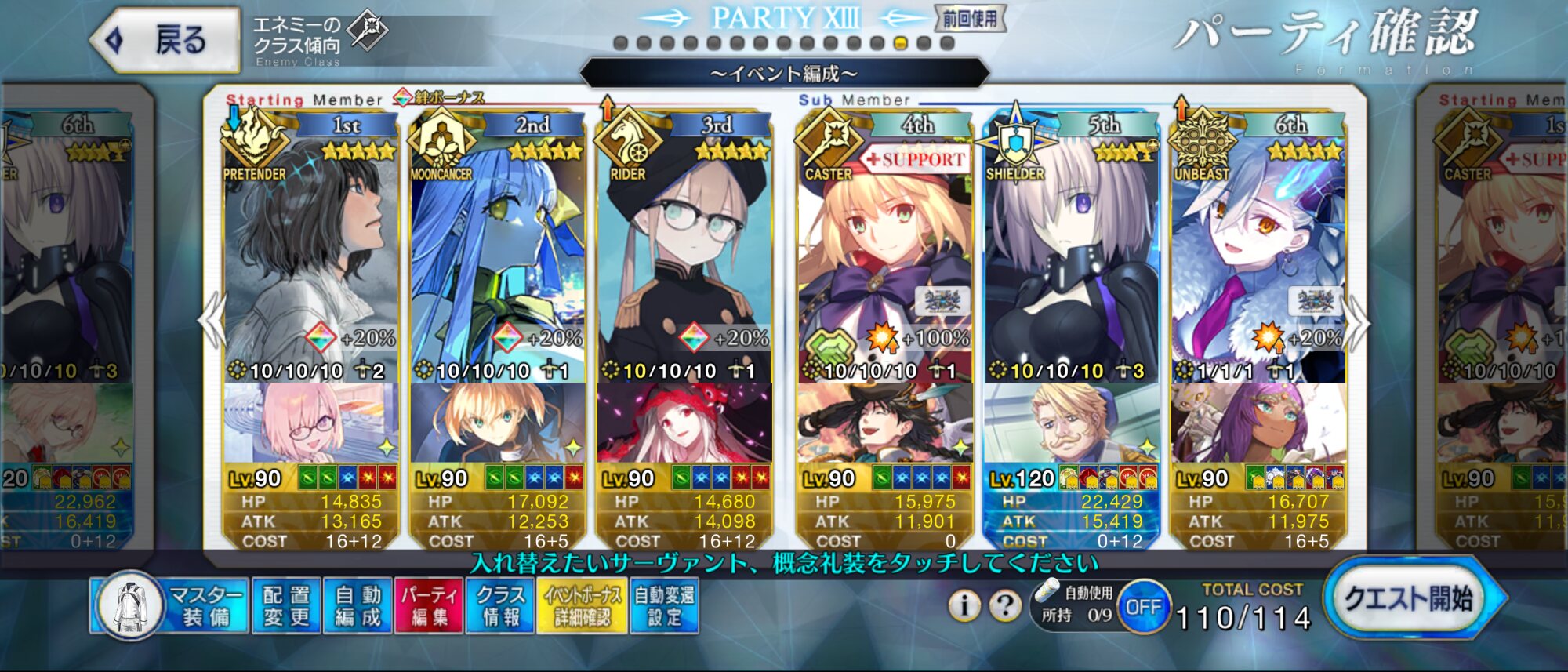Tap the 前回使用 last-used party tag
Viewport: 1568px width, 672px height.
coord(970,19)
